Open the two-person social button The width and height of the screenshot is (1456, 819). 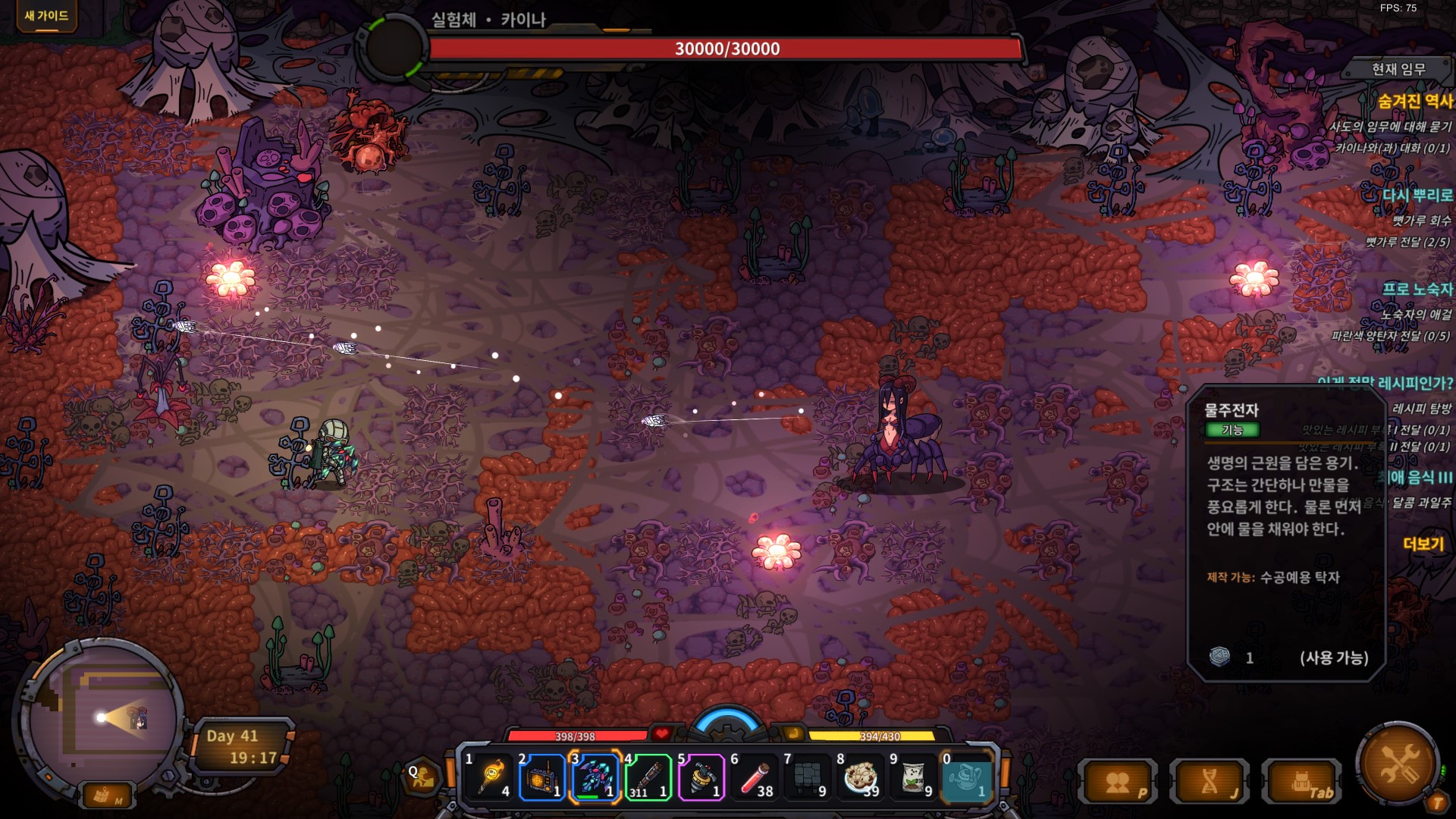click(x=1119, y=783)
